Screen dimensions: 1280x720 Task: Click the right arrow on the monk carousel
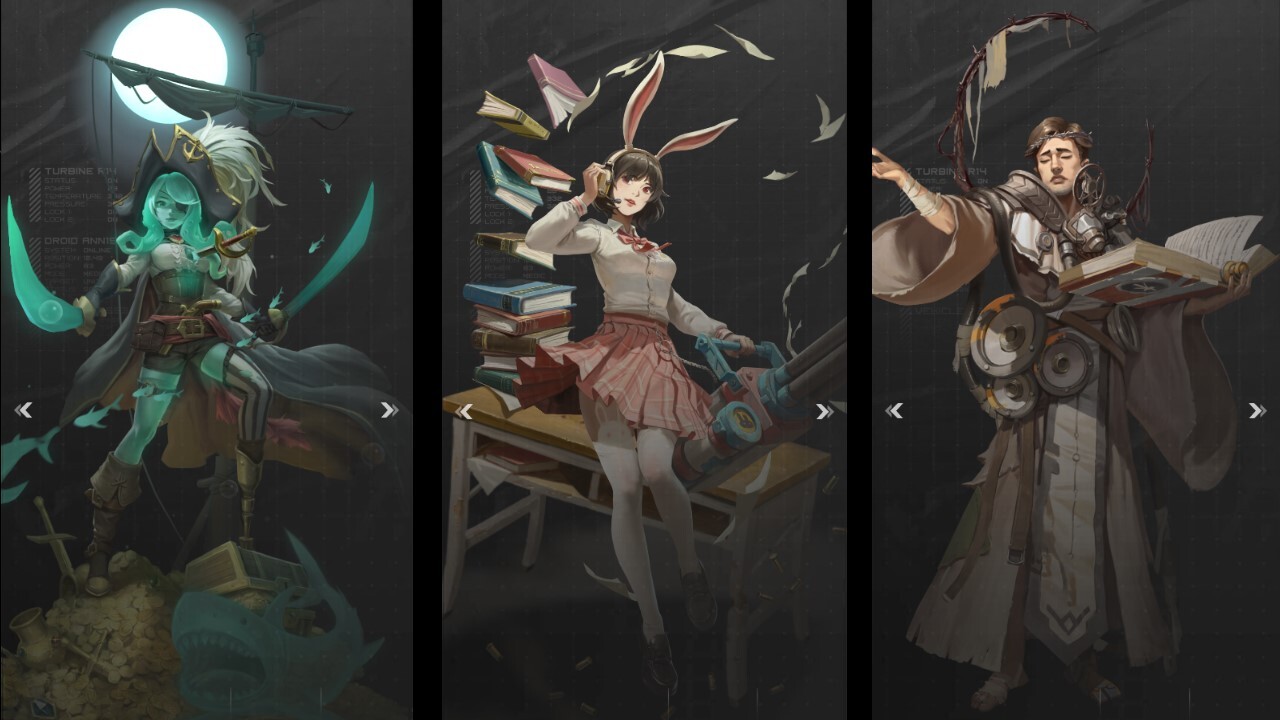click(1257, 410)
